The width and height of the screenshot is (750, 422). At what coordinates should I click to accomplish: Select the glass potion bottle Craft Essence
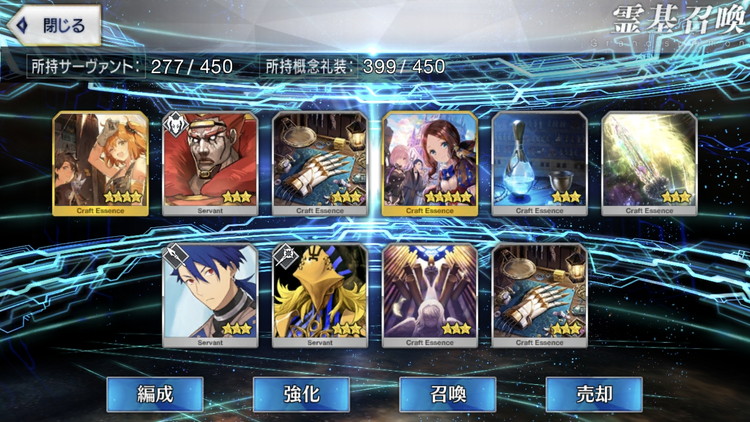click(x=540, y=163)
